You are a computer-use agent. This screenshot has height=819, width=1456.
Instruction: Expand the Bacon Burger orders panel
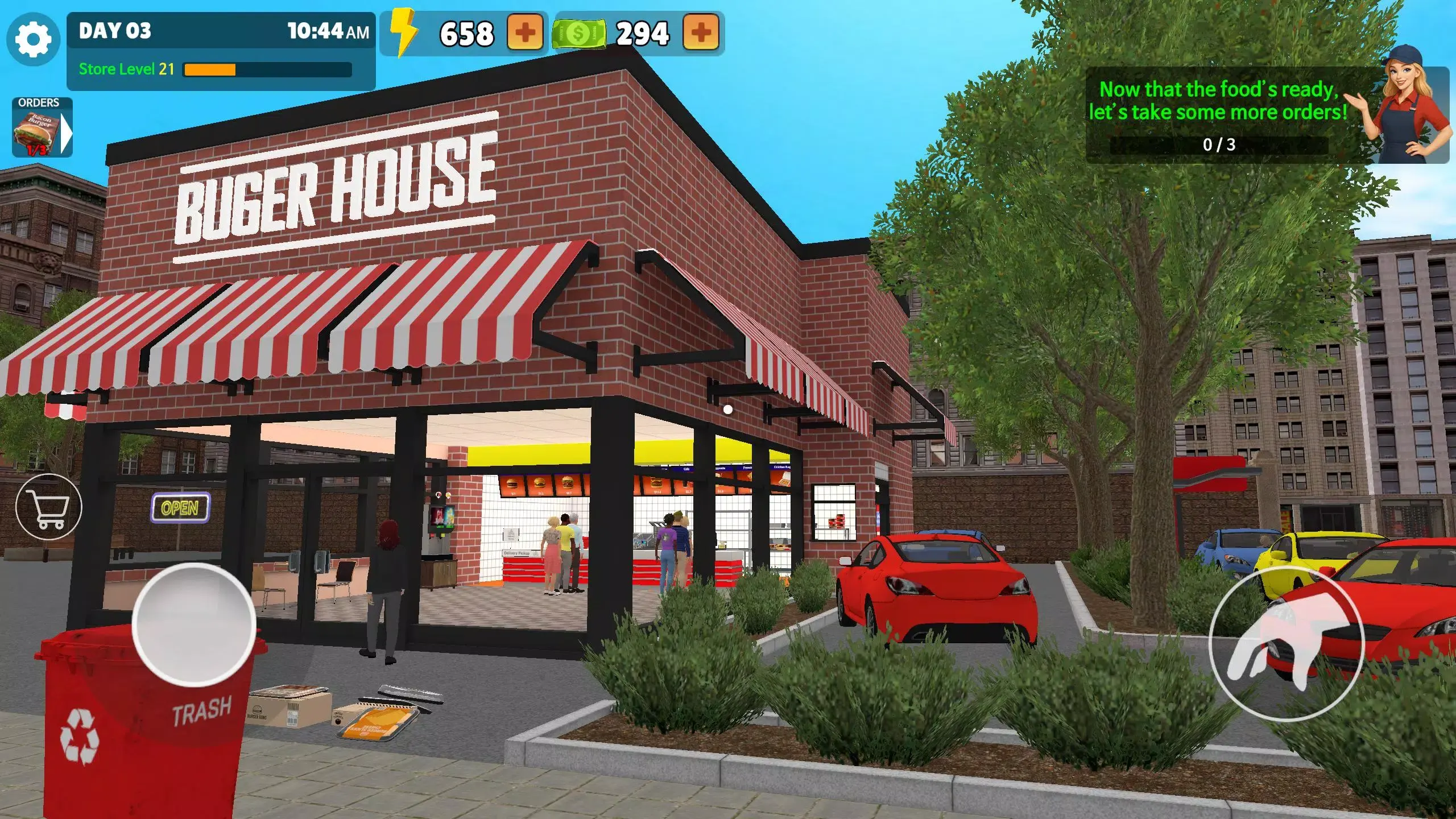[x=67, y=133]
